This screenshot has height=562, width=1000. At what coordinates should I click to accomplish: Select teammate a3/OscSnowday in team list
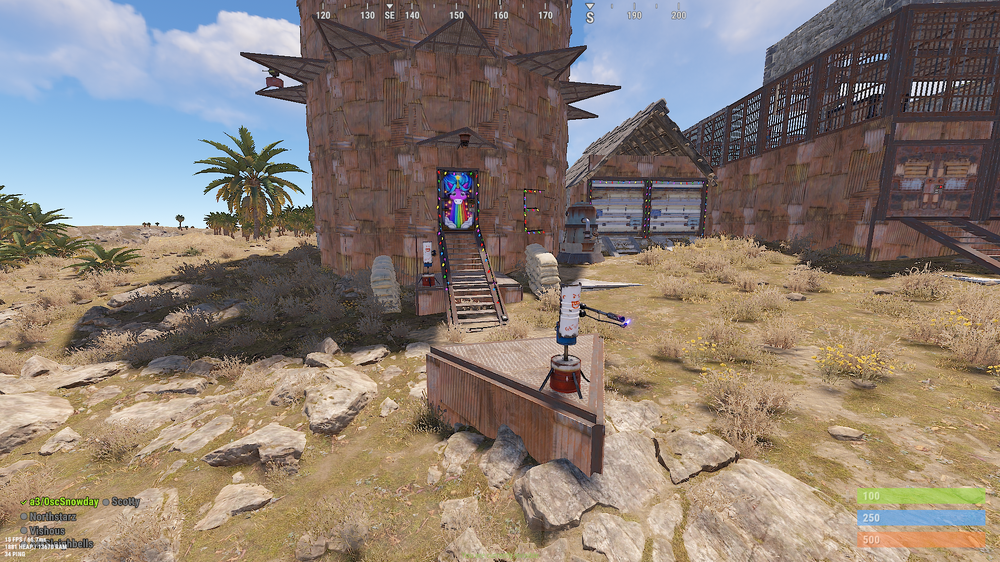(x=62, y=502)
